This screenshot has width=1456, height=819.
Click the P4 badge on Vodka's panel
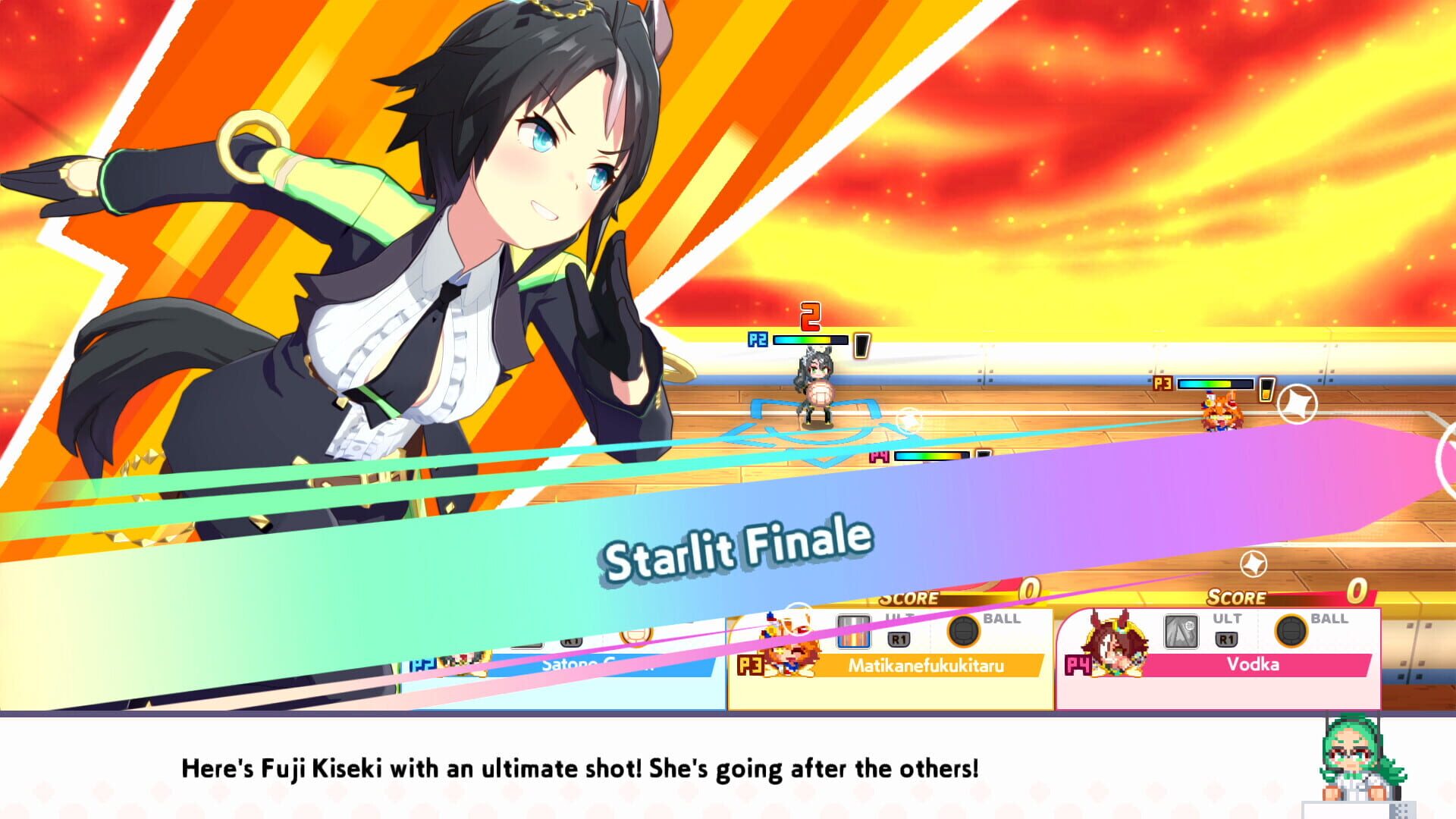pyautogui.click(x=1077, y=664)
